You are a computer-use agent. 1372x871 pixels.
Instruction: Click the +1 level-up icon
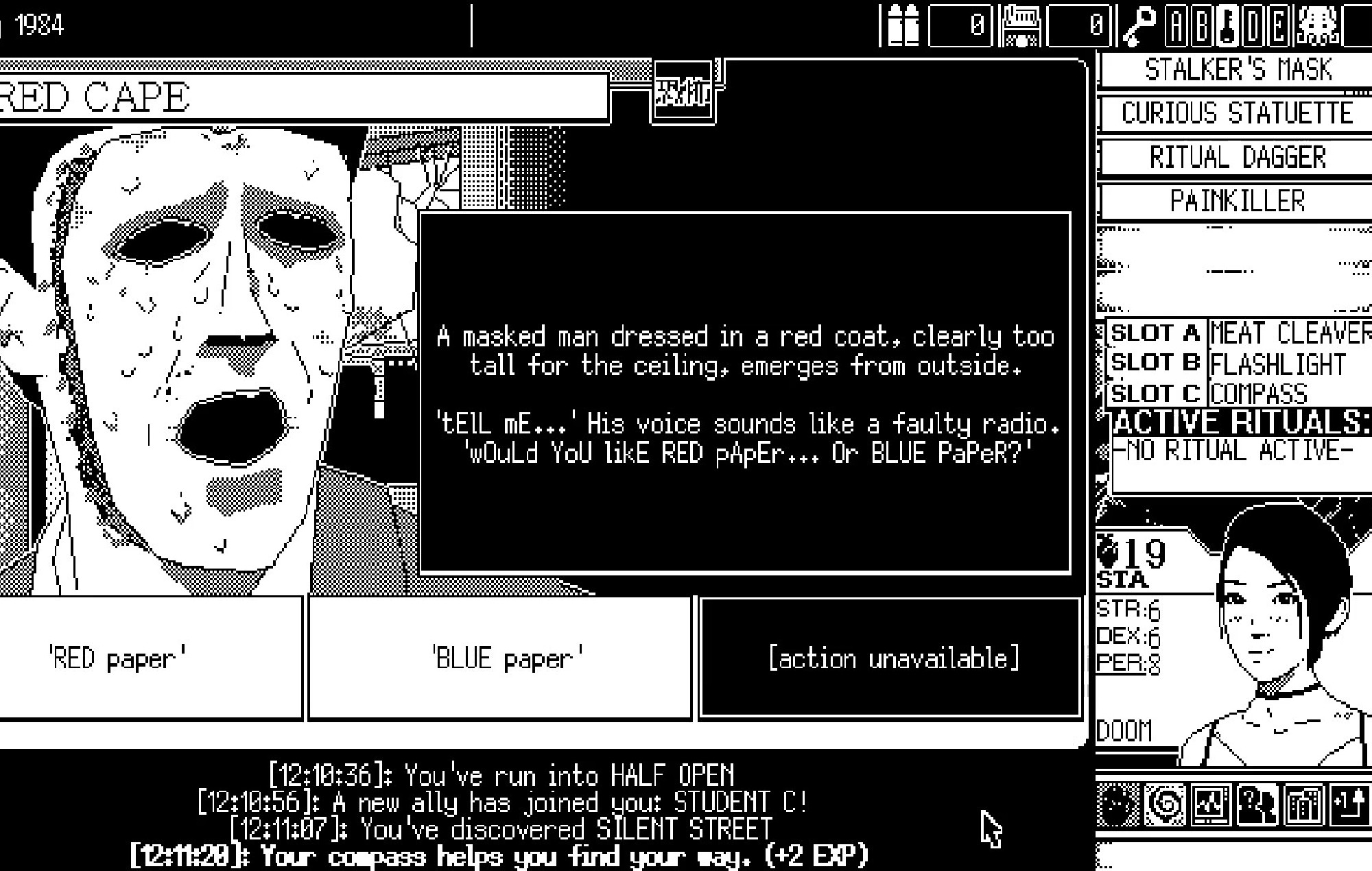(x=1347, y=804)
